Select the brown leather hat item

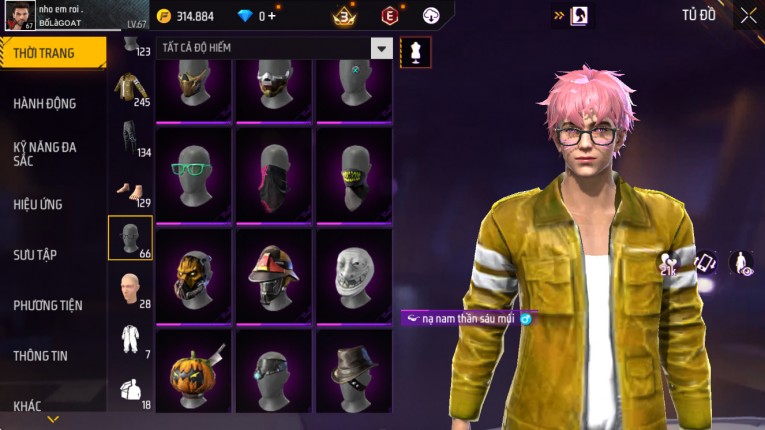[354, 370]
